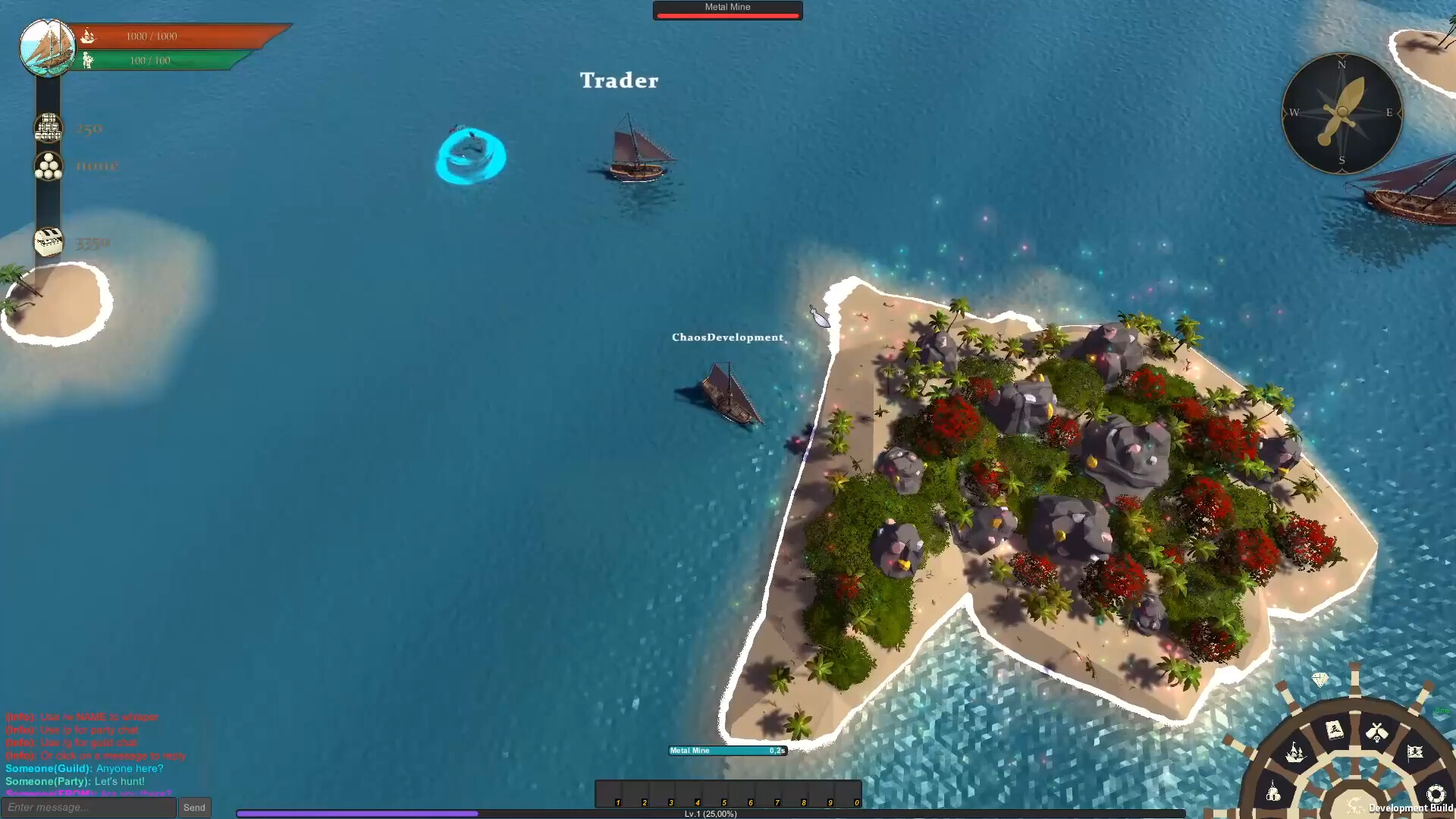The width and height of the screenshot is (1456, 819).
Task: Open the lifebuoy help icon
Action: 1436,793
